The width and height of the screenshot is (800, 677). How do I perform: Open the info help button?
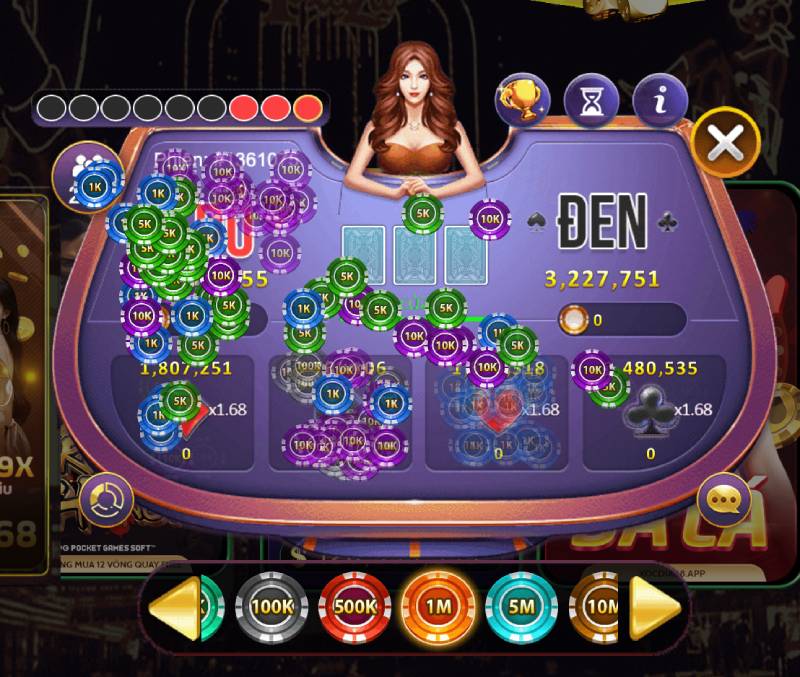coord(660,100)
